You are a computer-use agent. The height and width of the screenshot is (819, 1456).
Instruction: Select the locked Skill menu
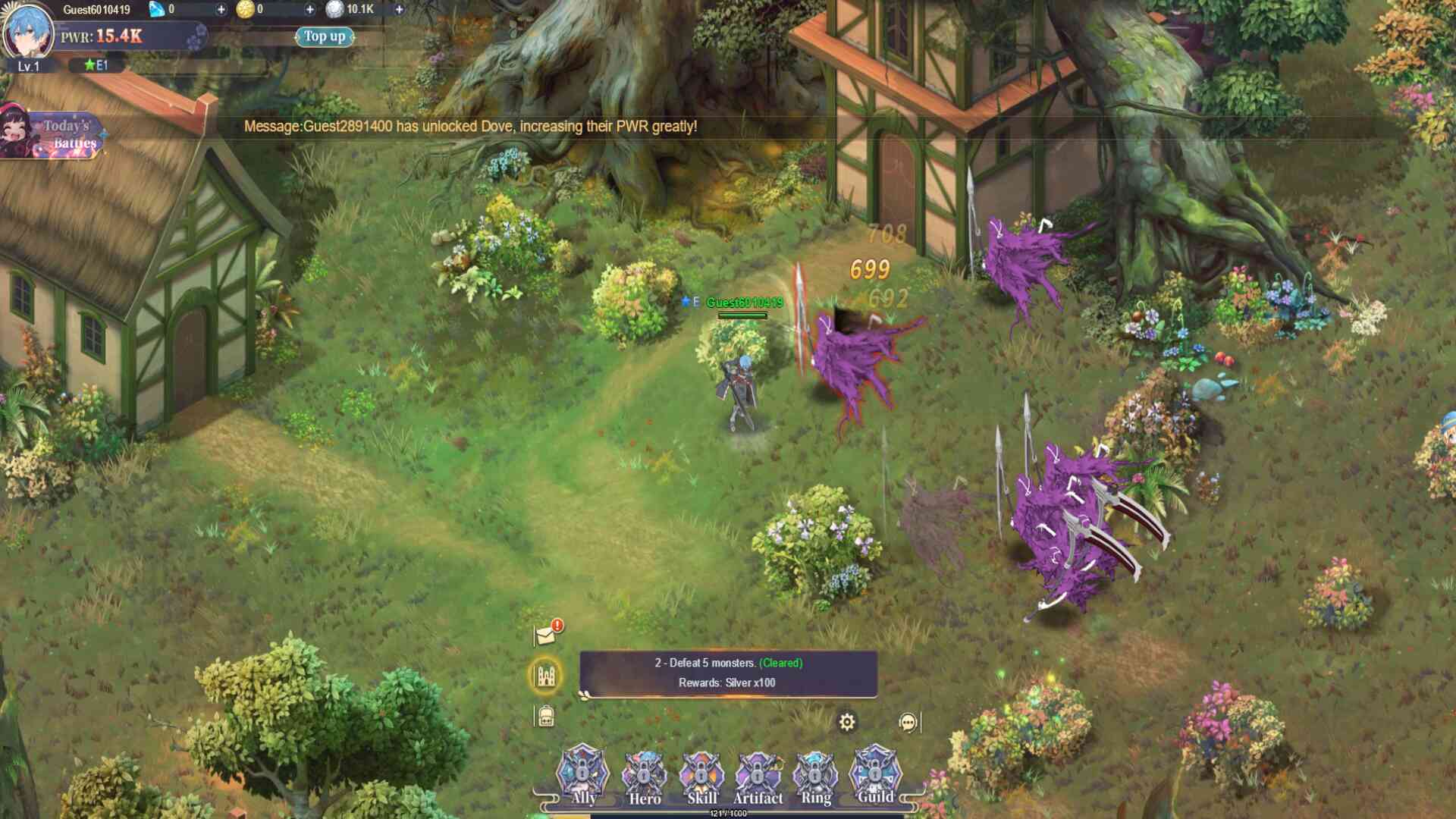click(x=701, y=777)
